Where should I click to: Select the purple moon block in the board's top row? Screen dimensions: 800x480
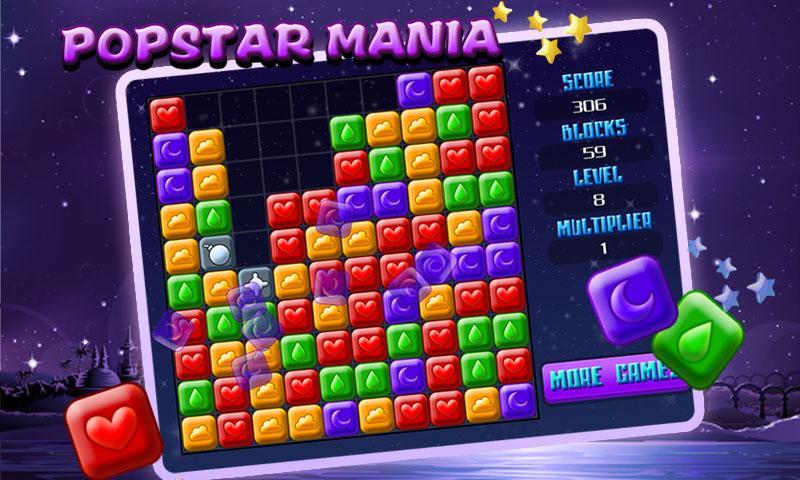[x=415, y=90]
